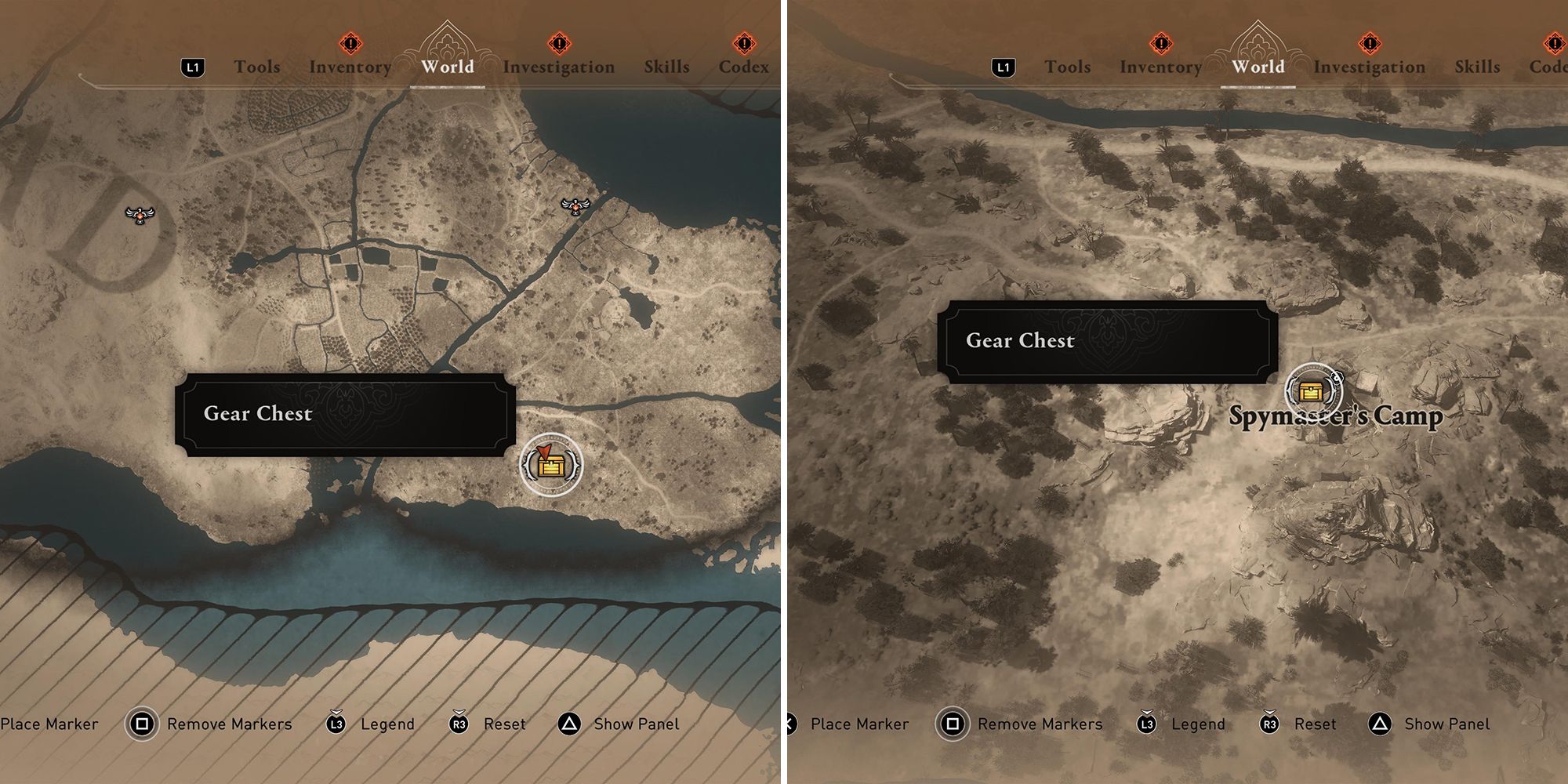This screenshot has width=1568, height=784.
Task: Click the alert icon above Inventory
Action: coord(350,44)
